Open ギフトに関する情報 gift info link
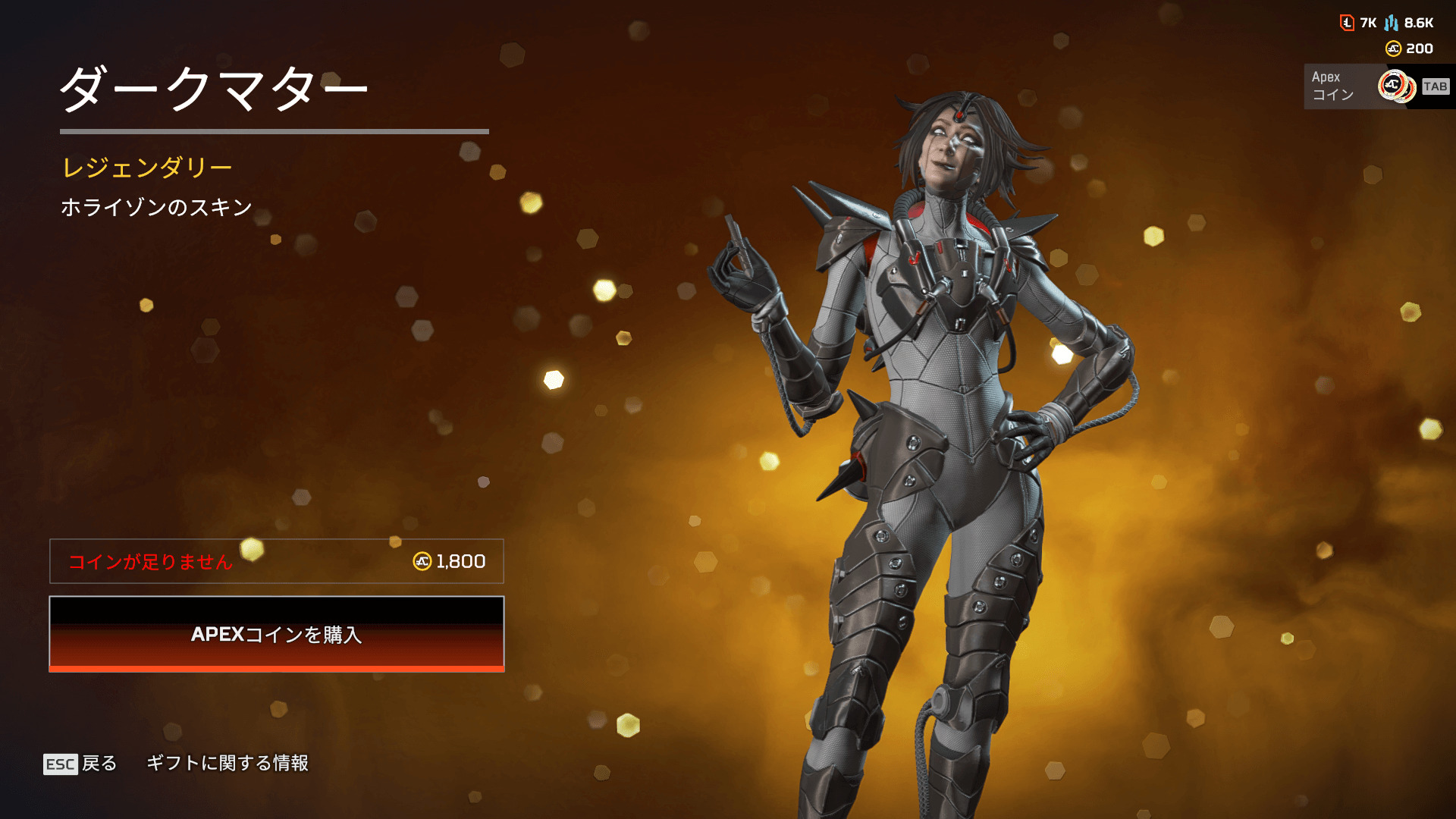The image size is (1456, 819). click(227, 763)
